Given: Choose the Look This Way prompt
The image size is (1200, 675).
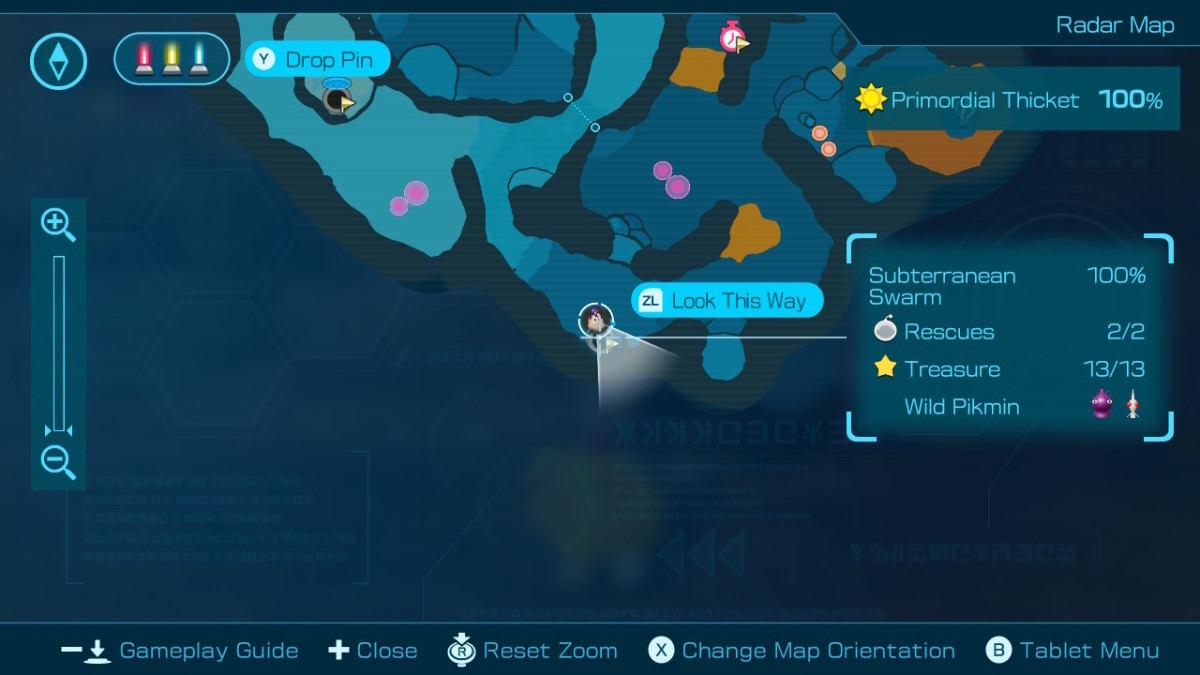Looking at the screenshot, I should coord(726,301).
